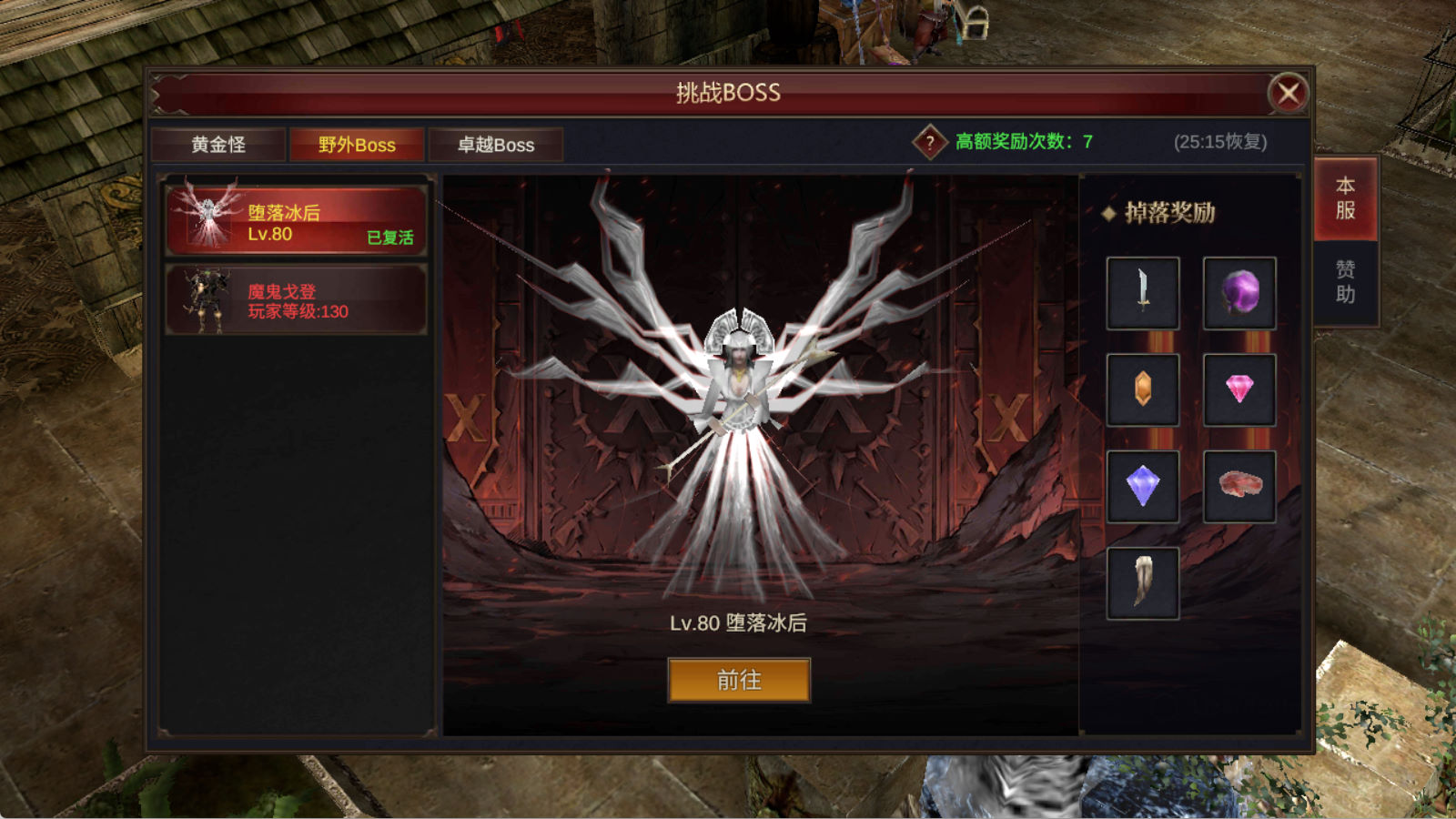Inspect the sword drop reward
1456x819 pixels.
(x=1143, y=293)
